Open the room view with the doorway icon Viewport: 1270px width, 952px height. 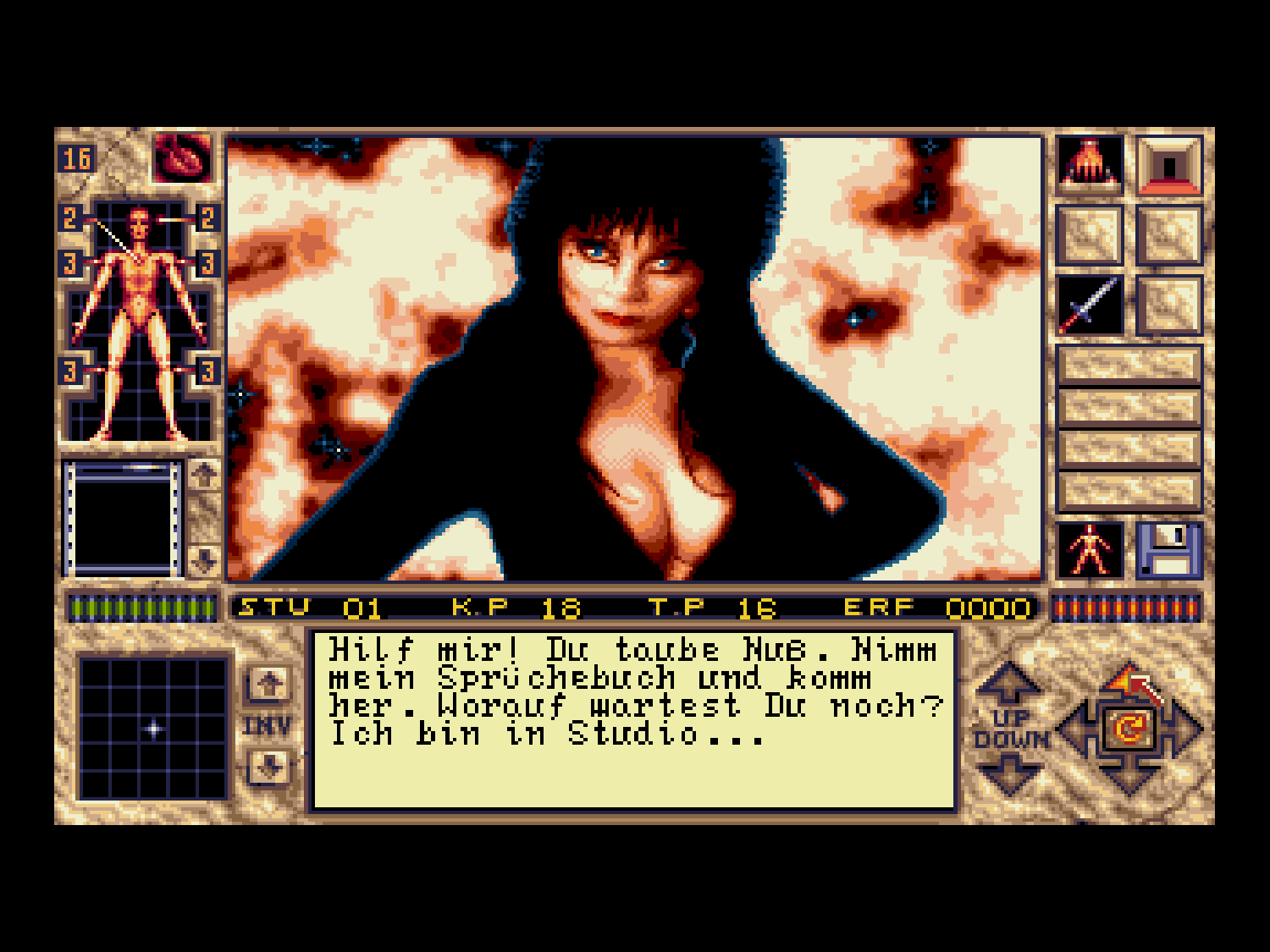click(1170, 165)
